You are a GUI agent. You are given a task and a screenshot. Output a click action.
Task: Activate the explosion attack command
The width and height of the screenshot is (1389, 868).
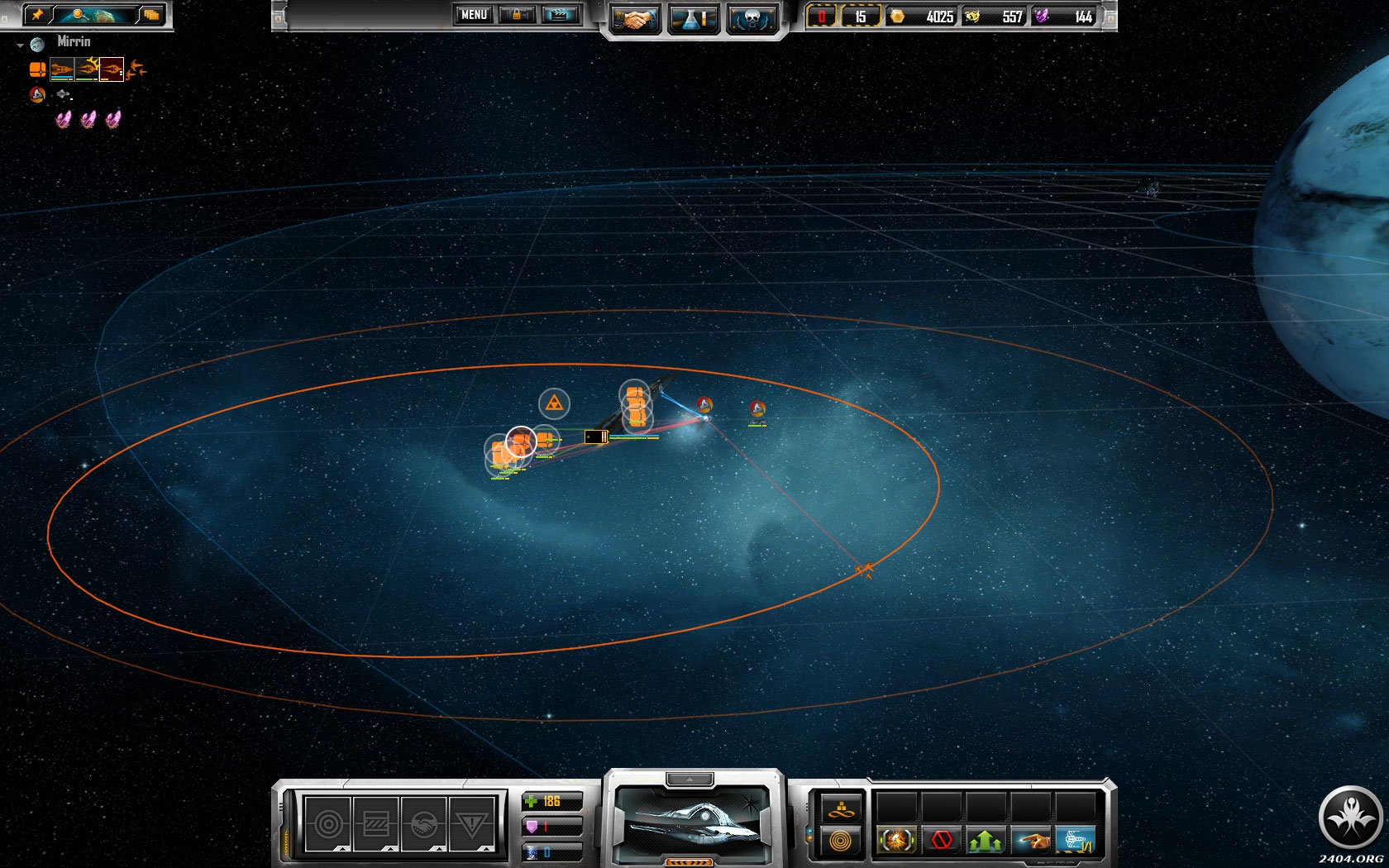[896, 841]
